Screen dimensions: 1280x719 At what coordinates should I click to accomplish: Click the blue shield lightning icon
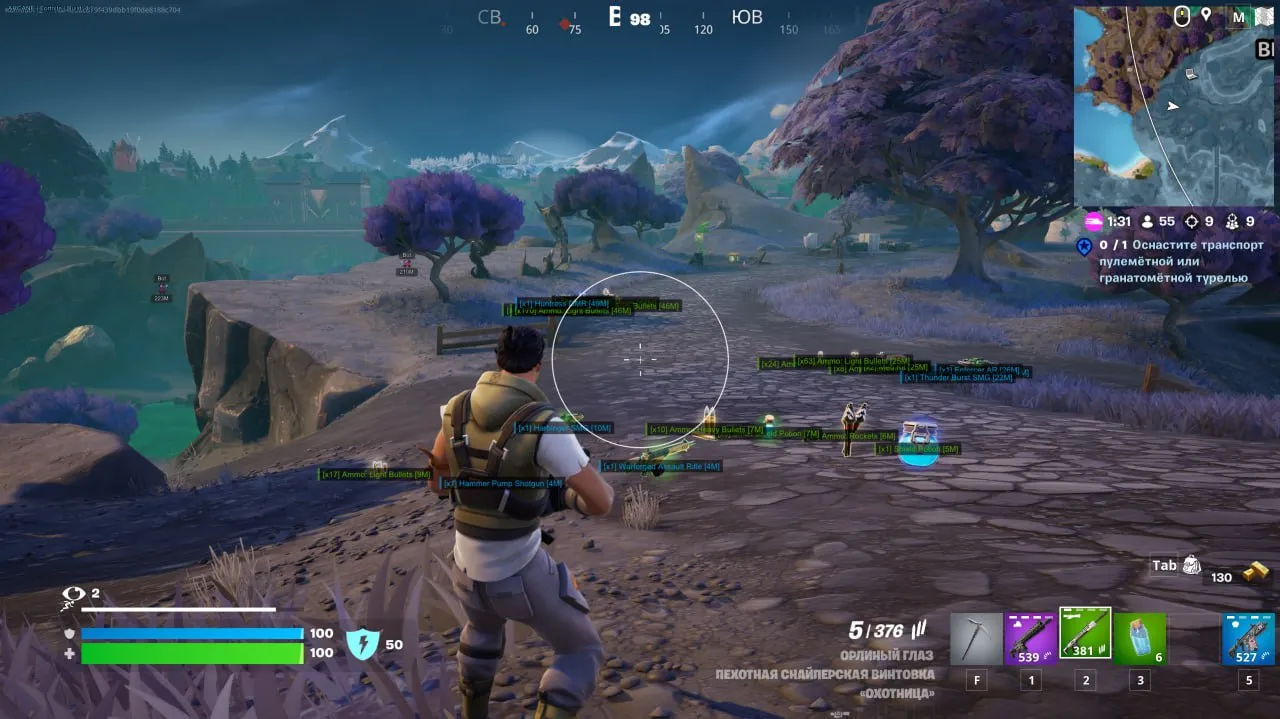click(361, 644)
